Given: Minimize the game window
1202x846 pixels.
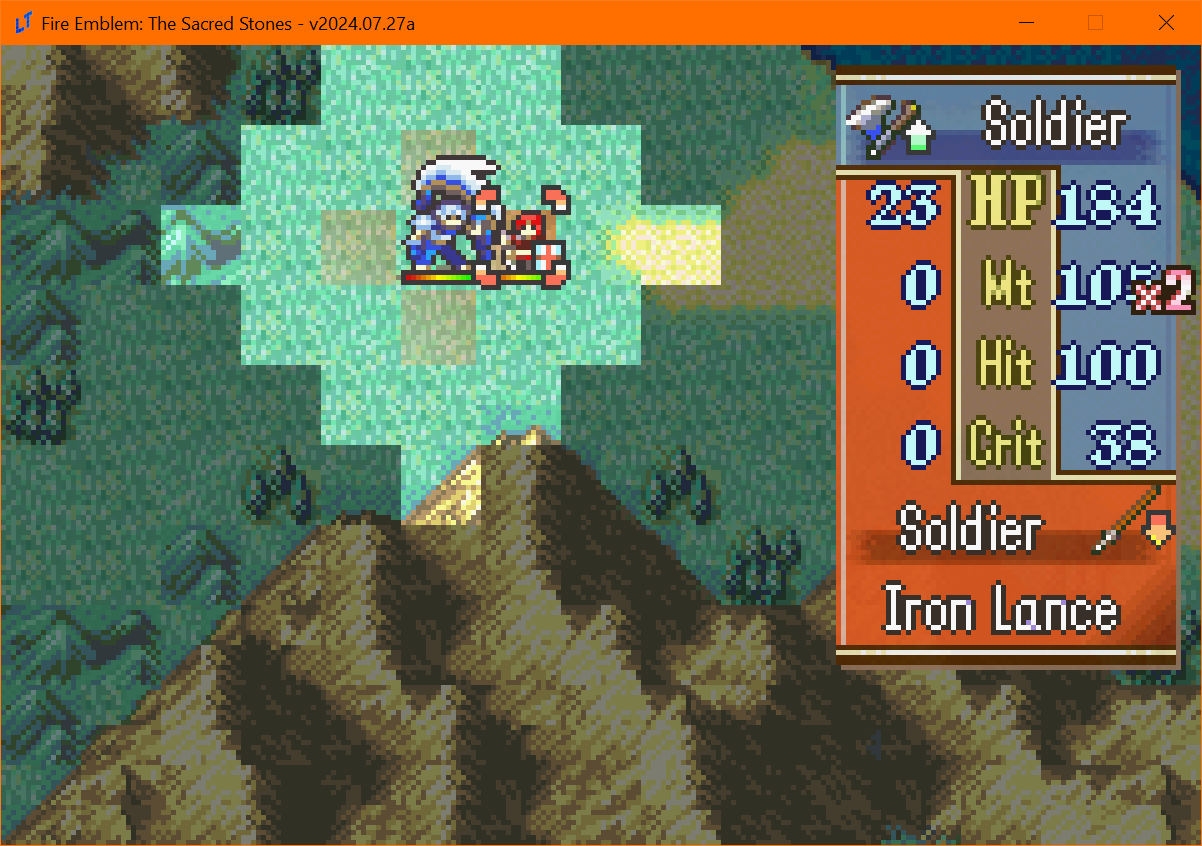Looking at the screenshot, I should click(1024, 23).
